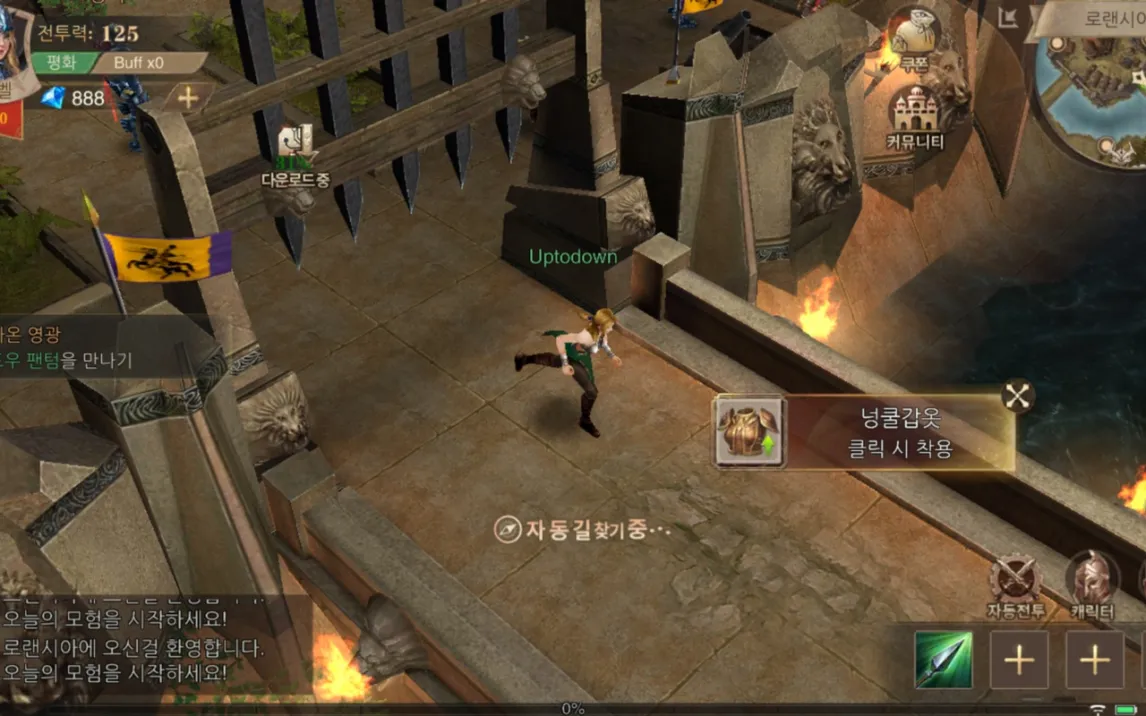Open the 캐릭터 character menu
This screenshot has height=716, width=1146.
pyautogui.click(x=1092, y=584)
